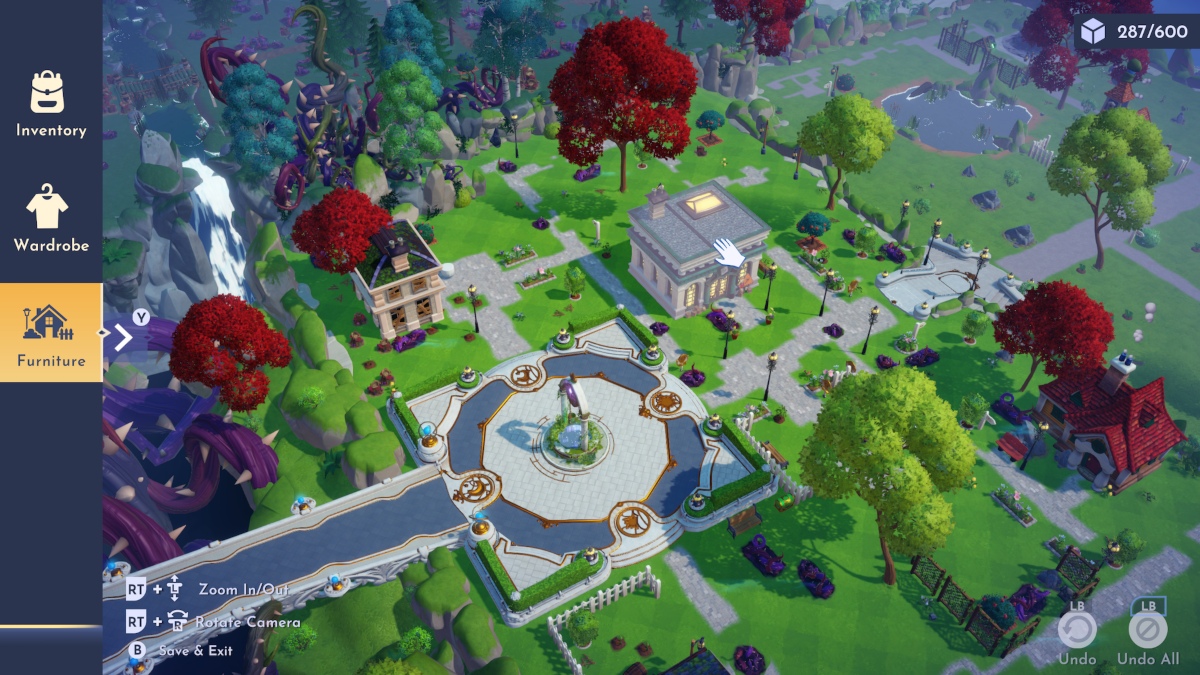Expand the furniture panel arrow
The height and width of the screenshot is (675, 1200).
[123, 337]
